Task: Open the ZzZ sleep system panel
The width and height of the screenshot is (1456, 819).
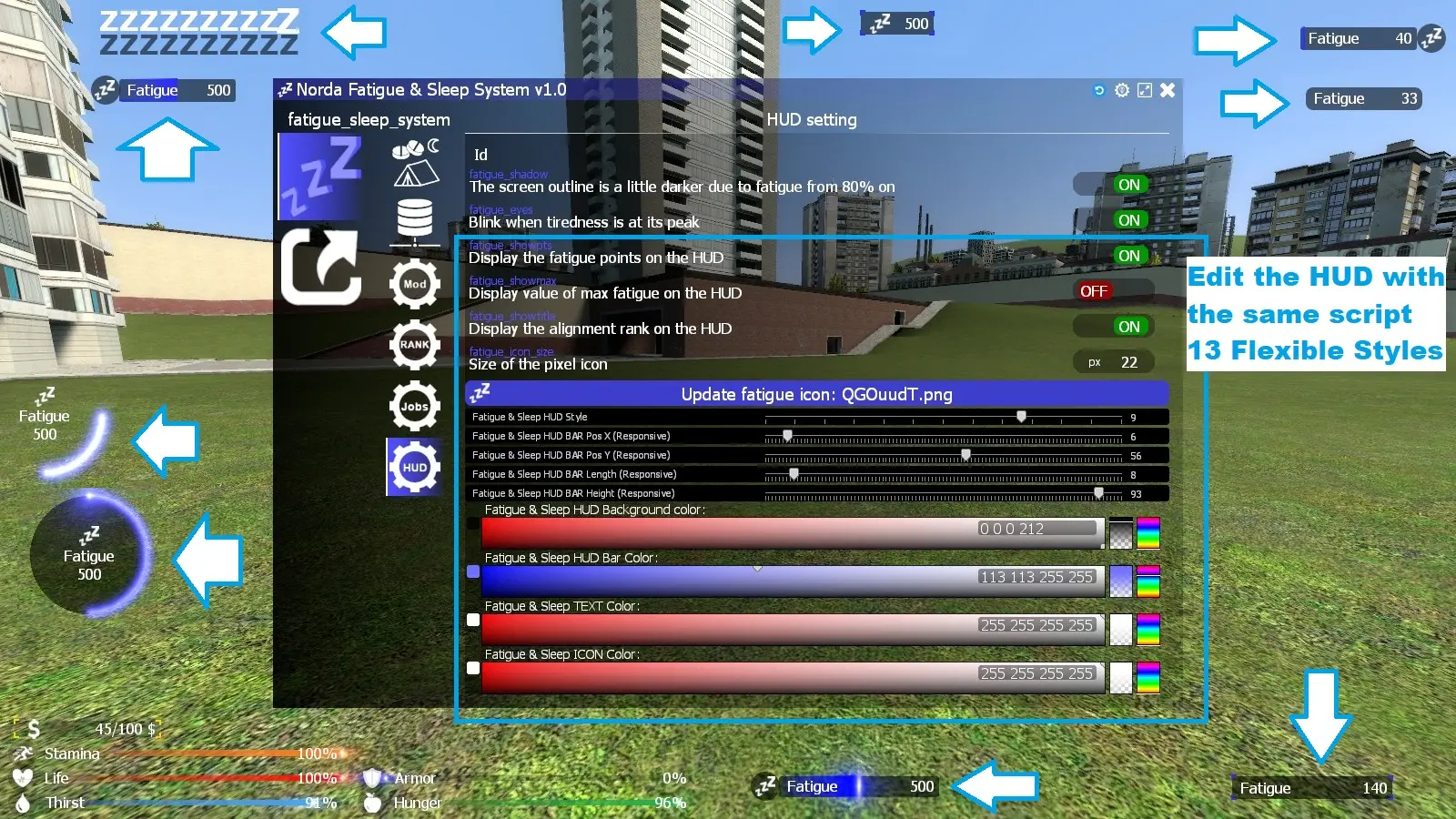Action: (x=320, y=175)
